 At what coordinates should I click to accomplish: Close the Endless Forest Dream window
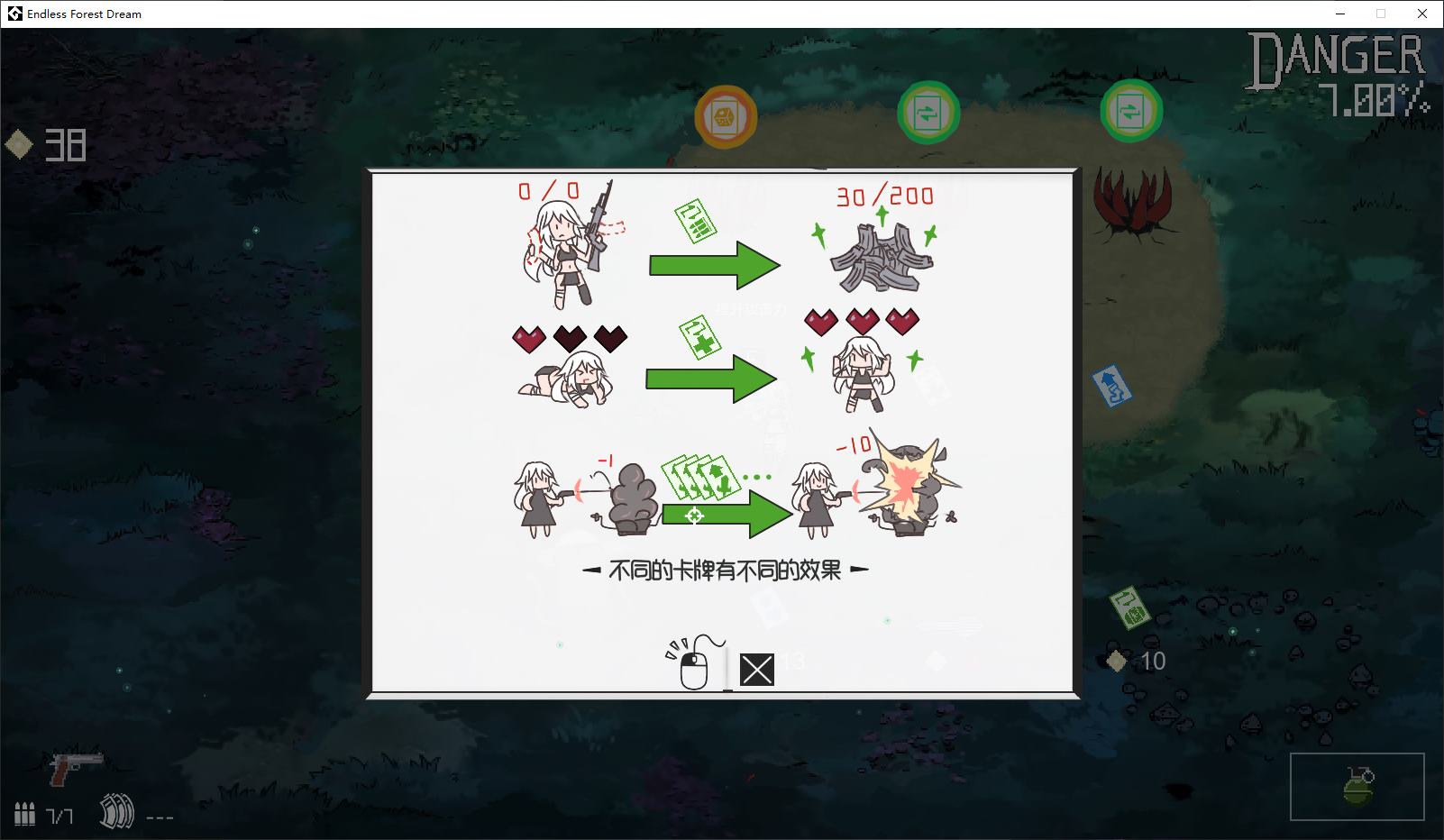pos(1422,14)
